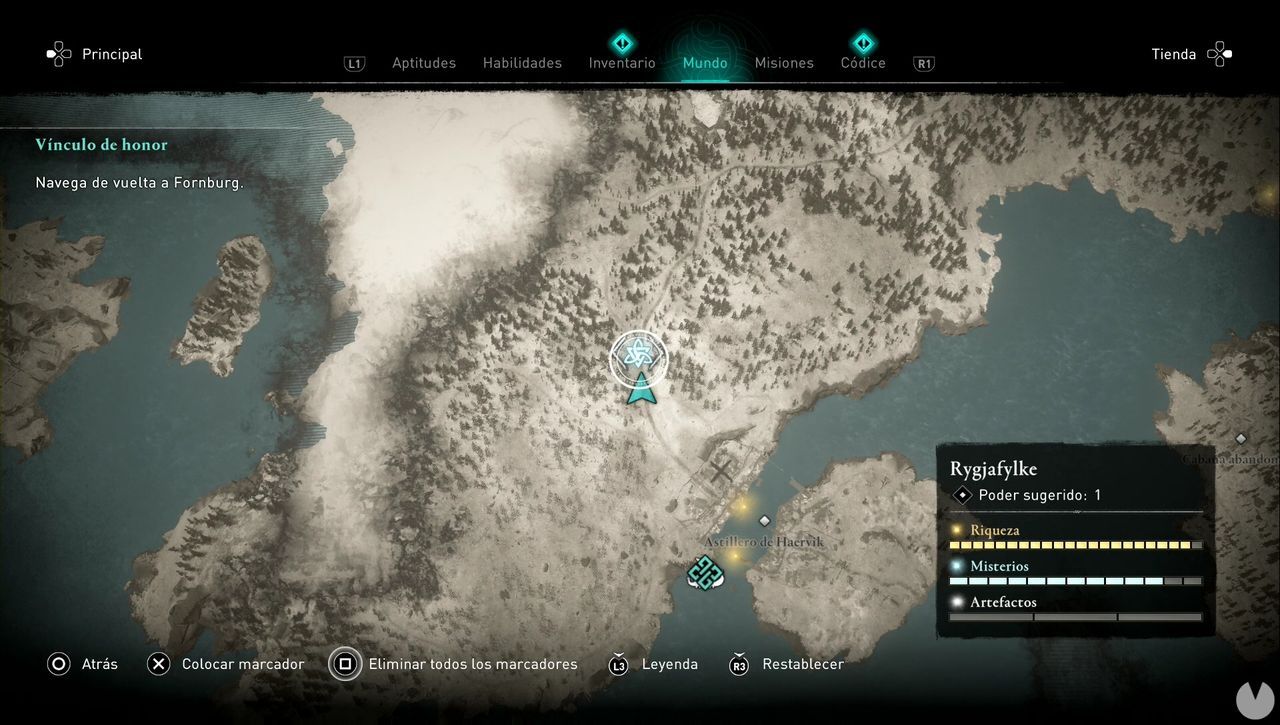This screenshot has width=1280, height=725.
Task: Switch to the Aptitudes tab
Action: (x=423, y=63)
